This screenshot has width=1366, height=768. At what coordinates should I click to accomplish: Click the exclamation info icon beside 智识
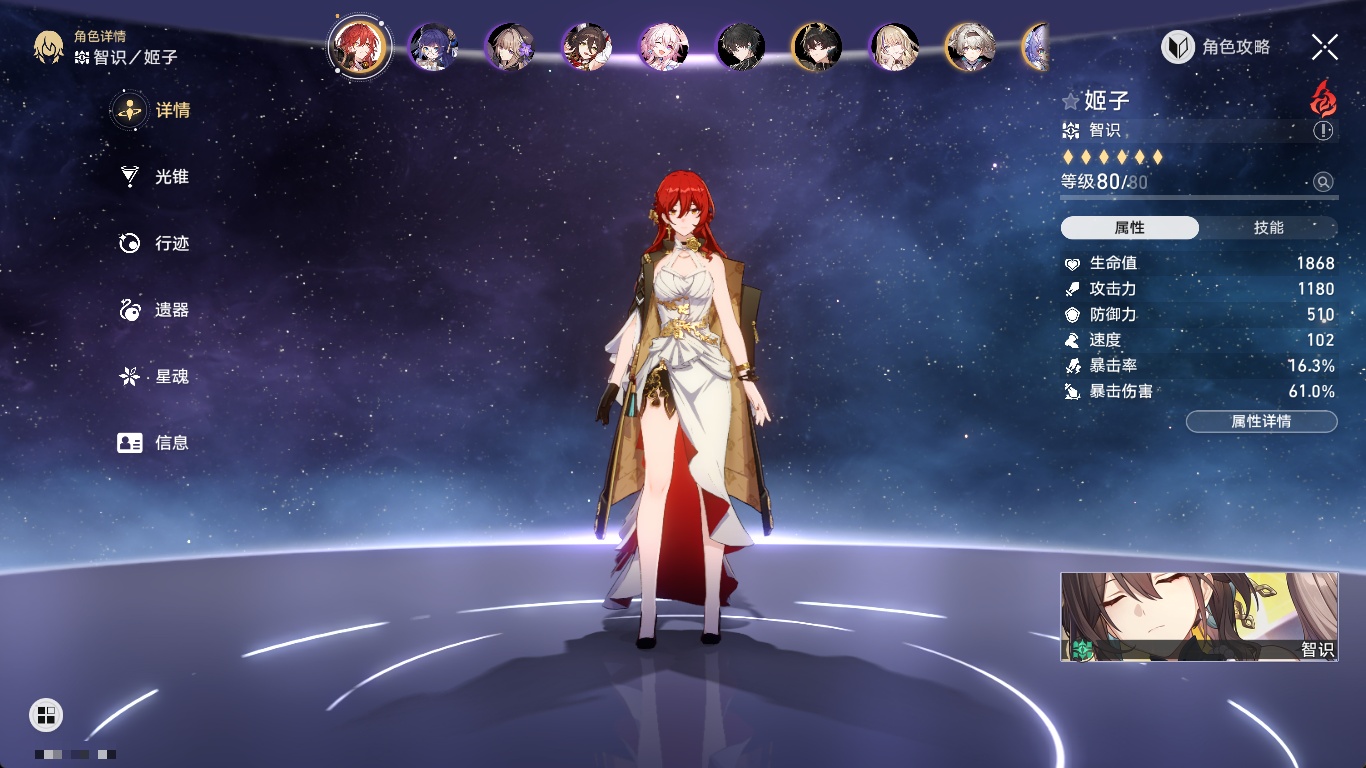(1323, 131)
